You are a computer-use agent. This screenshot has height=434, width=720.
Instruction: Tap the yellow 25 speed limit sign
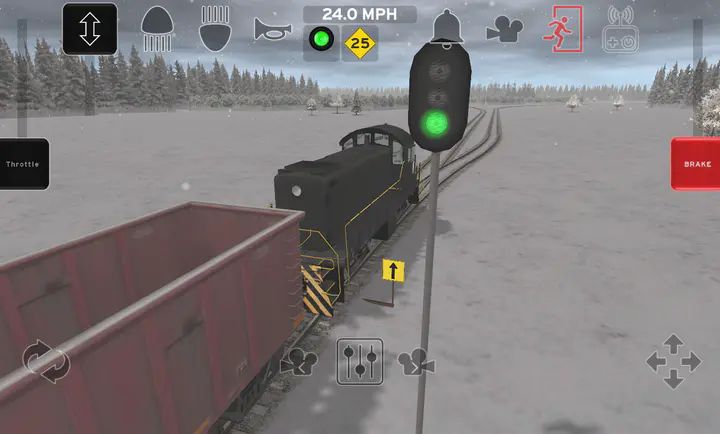click(x=360, y=43)
